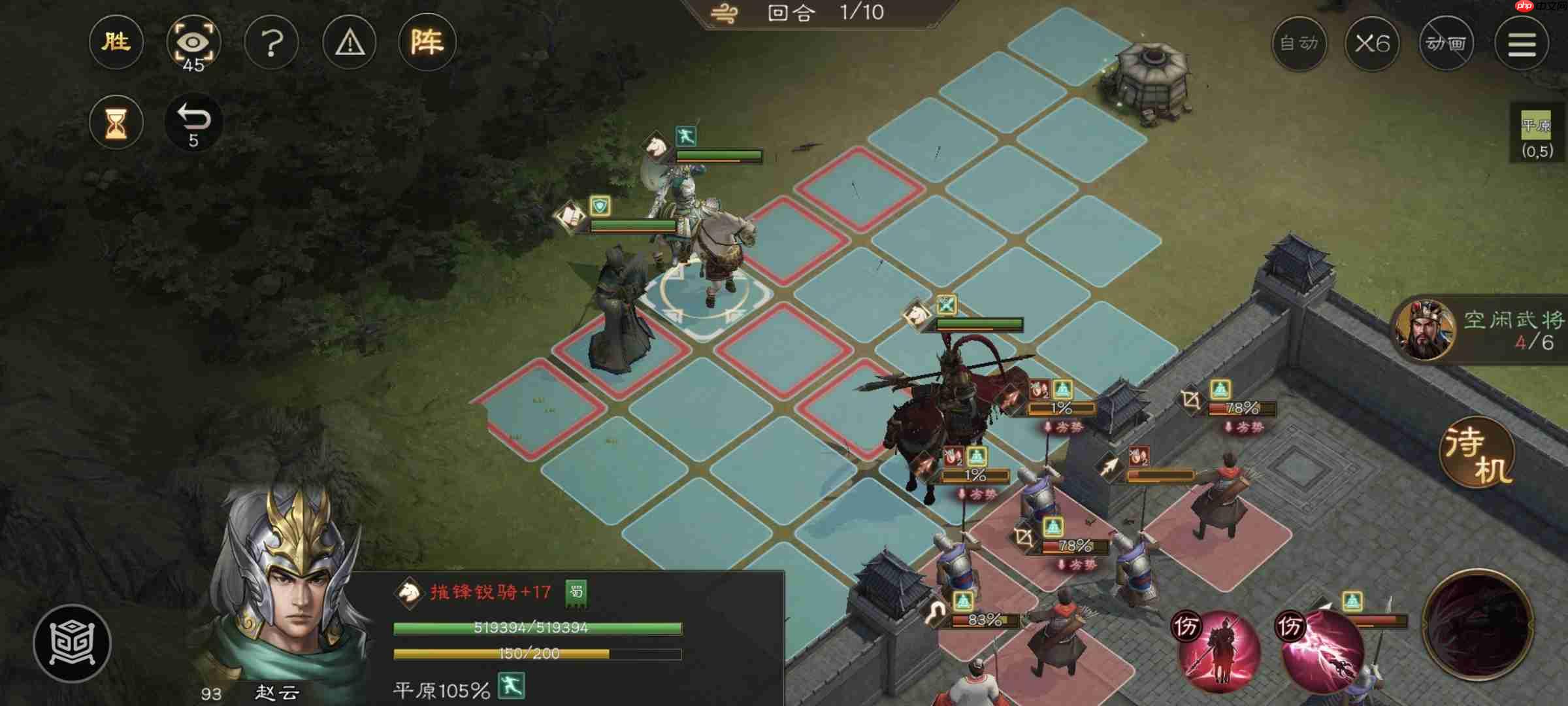This screenshot has height=706, width=1568.
Task: Open the 阵 formation icon
Action: 429,42
